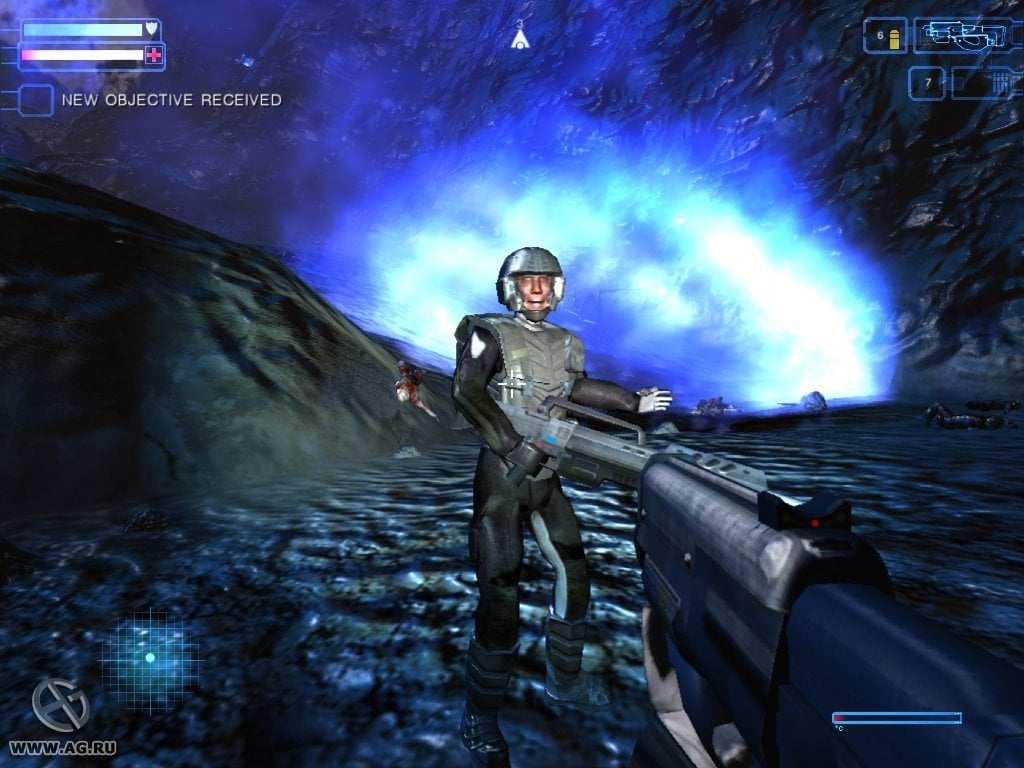Screen dimensions: 1024x768
Task: Open the New Objective Received notification
Action: pyautogui.click(x=171, y=100)
